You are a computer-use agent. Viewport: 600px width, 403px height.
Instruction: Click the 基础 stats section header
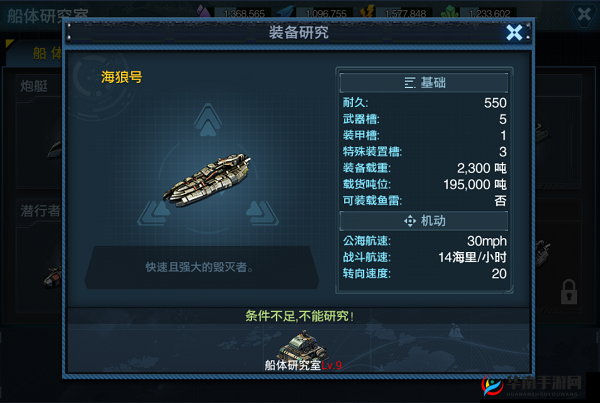point(425,82)
